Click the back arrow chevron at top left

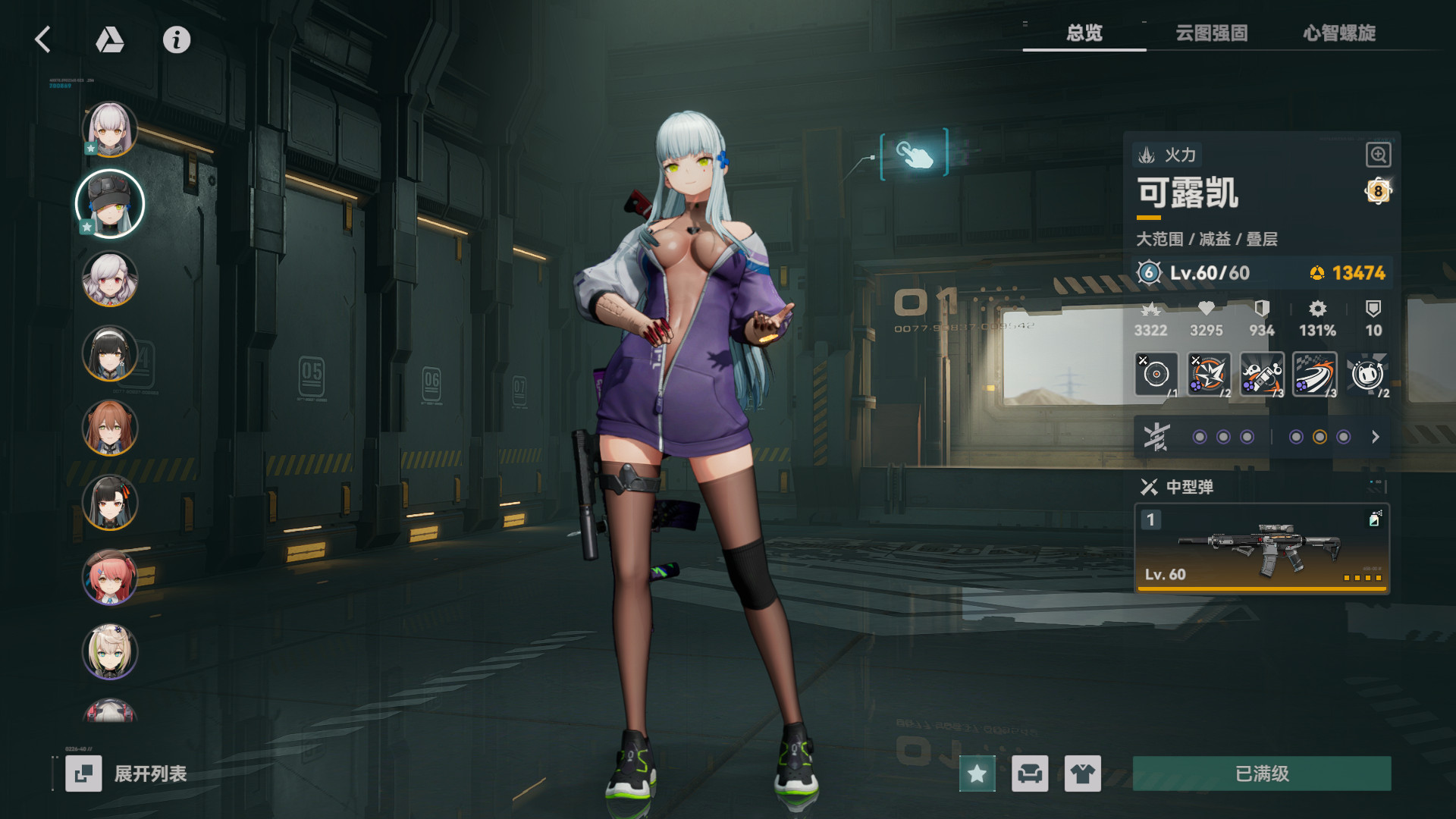tap(43, 41)
